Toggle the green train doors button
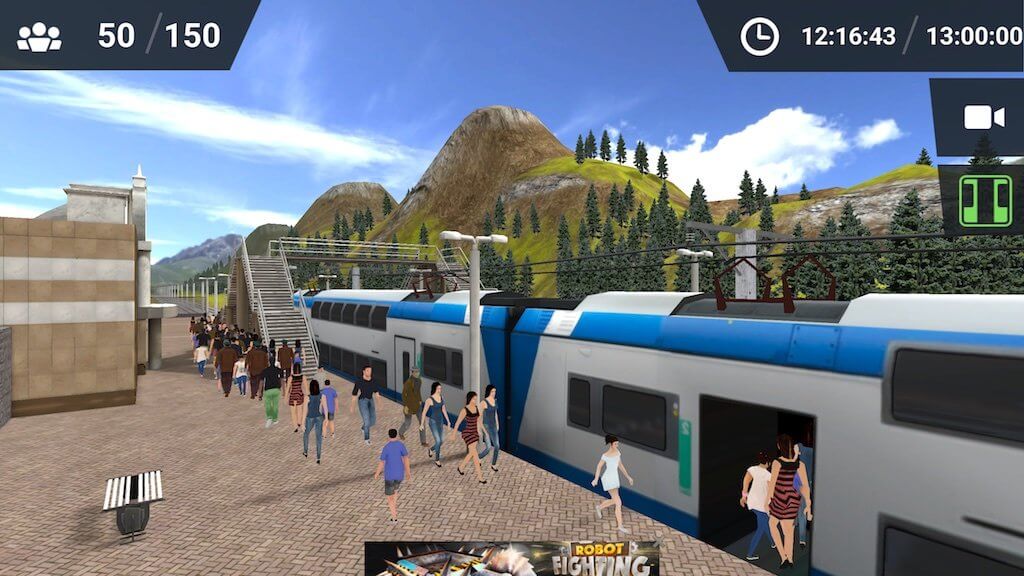1024x576 pixels. (x=985, y=200)
